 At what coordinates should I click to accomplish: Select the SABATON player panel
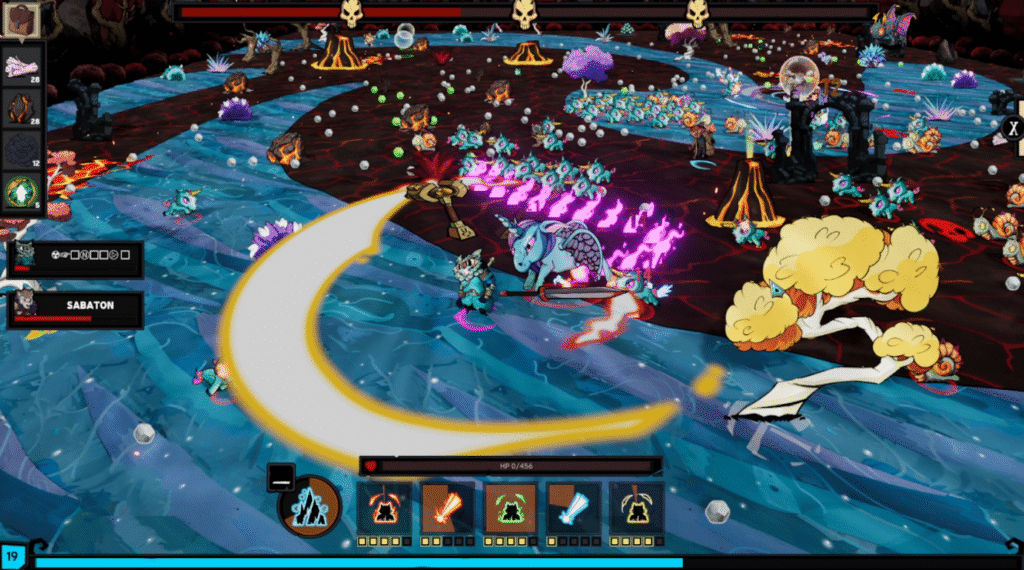click(77, 309)
